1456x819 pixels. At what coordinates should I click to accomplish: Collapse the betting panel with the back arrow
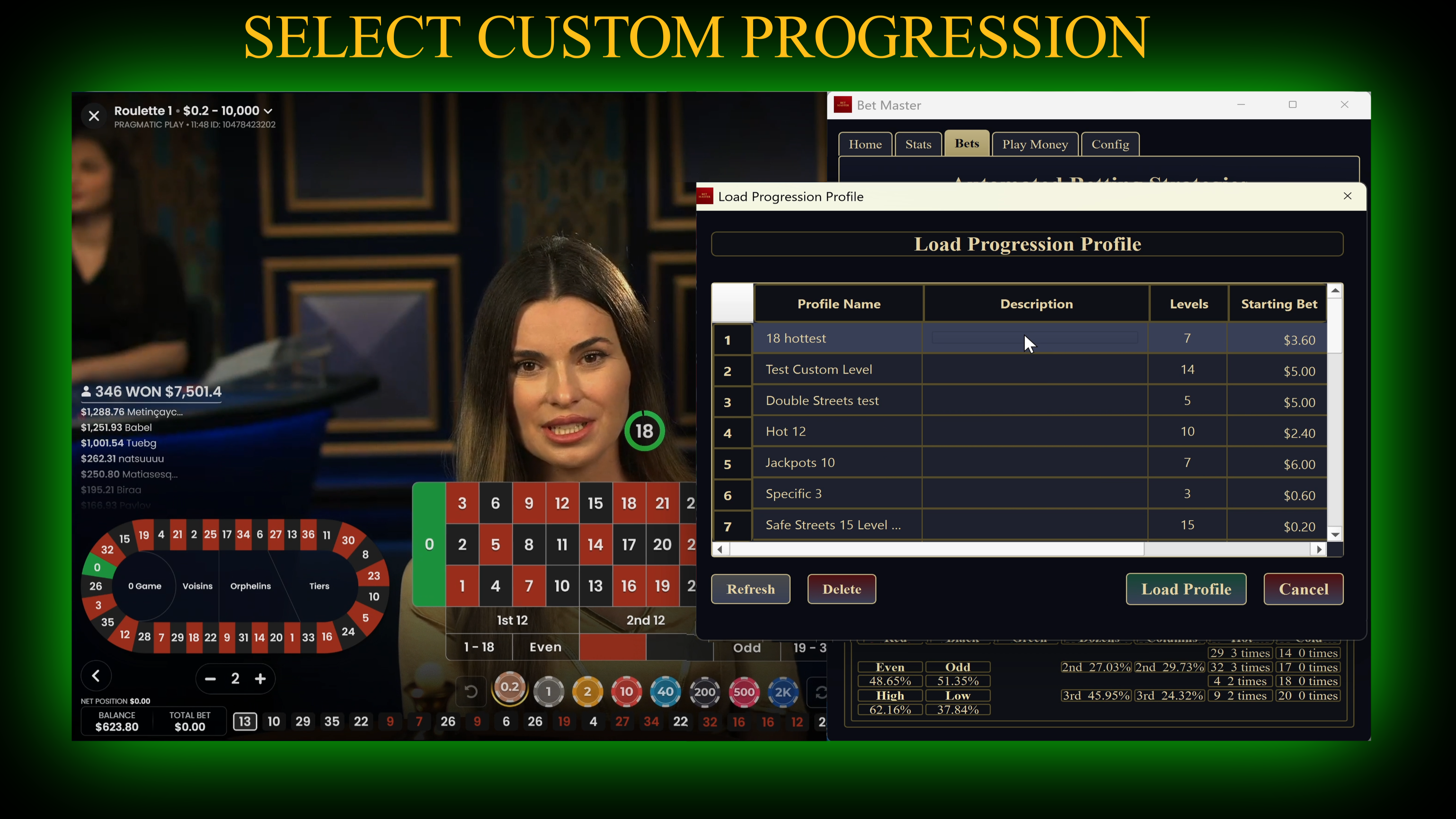point(96,676)
